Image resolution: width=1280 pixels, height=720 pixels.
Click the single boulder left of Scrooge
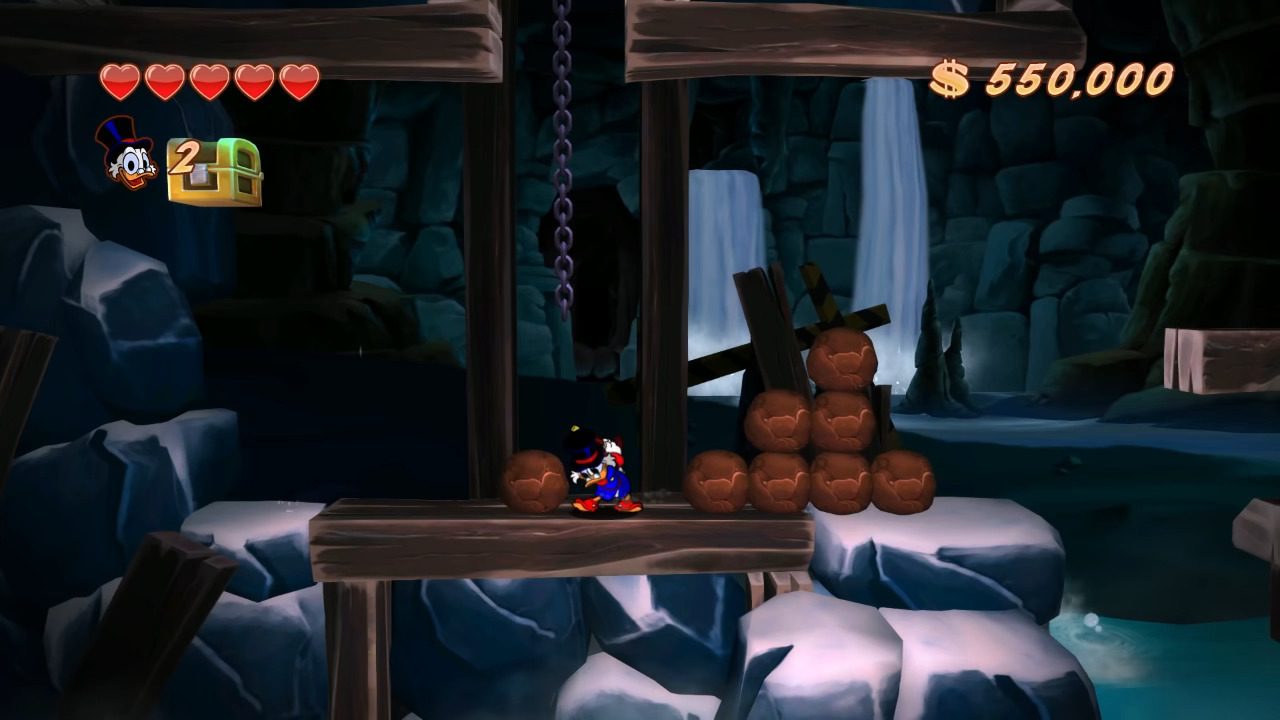[535, 480]
